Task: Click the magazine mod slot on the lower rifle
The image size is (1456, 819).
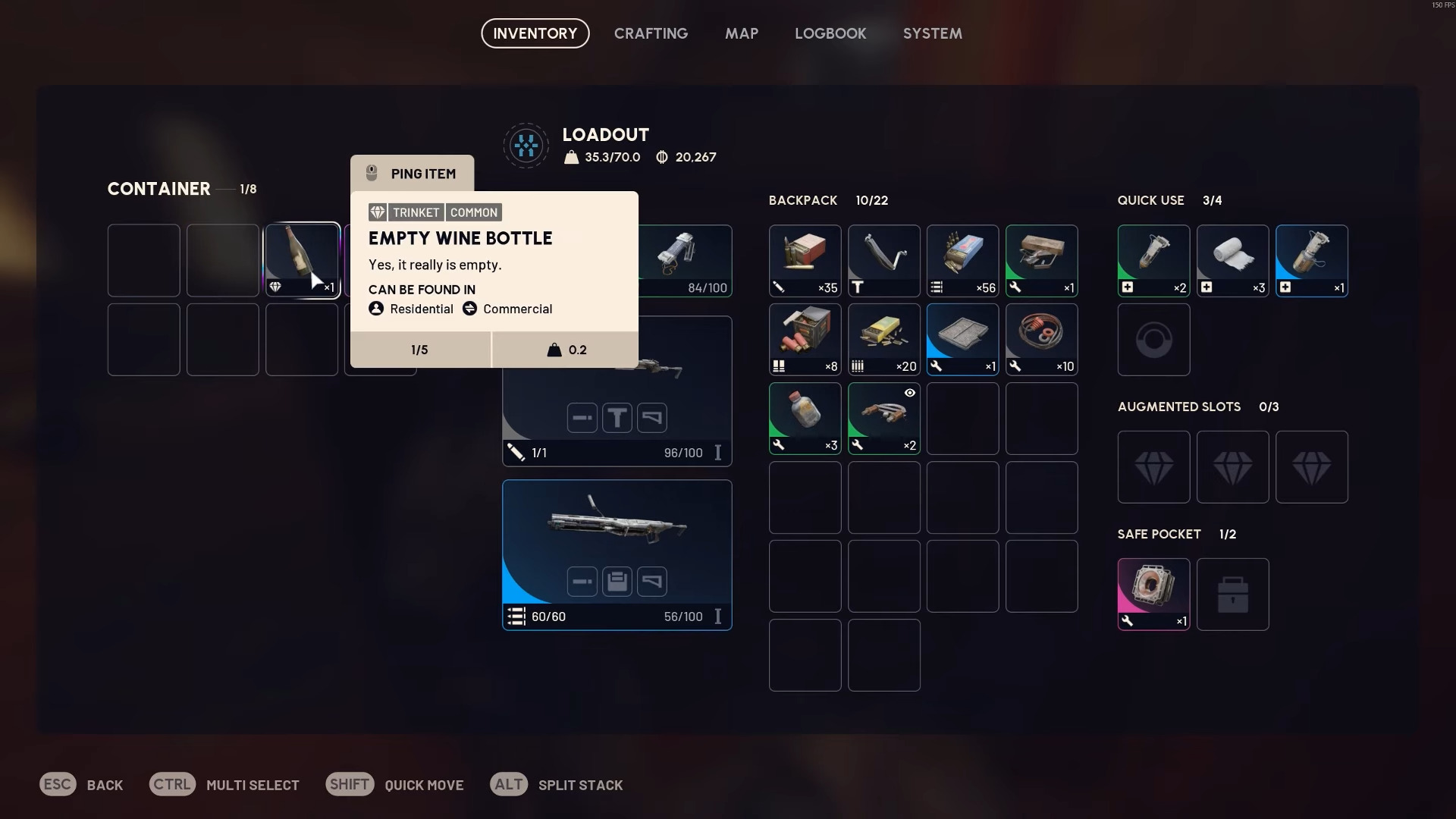Action: pyautogui.click(x=617, y=581)
